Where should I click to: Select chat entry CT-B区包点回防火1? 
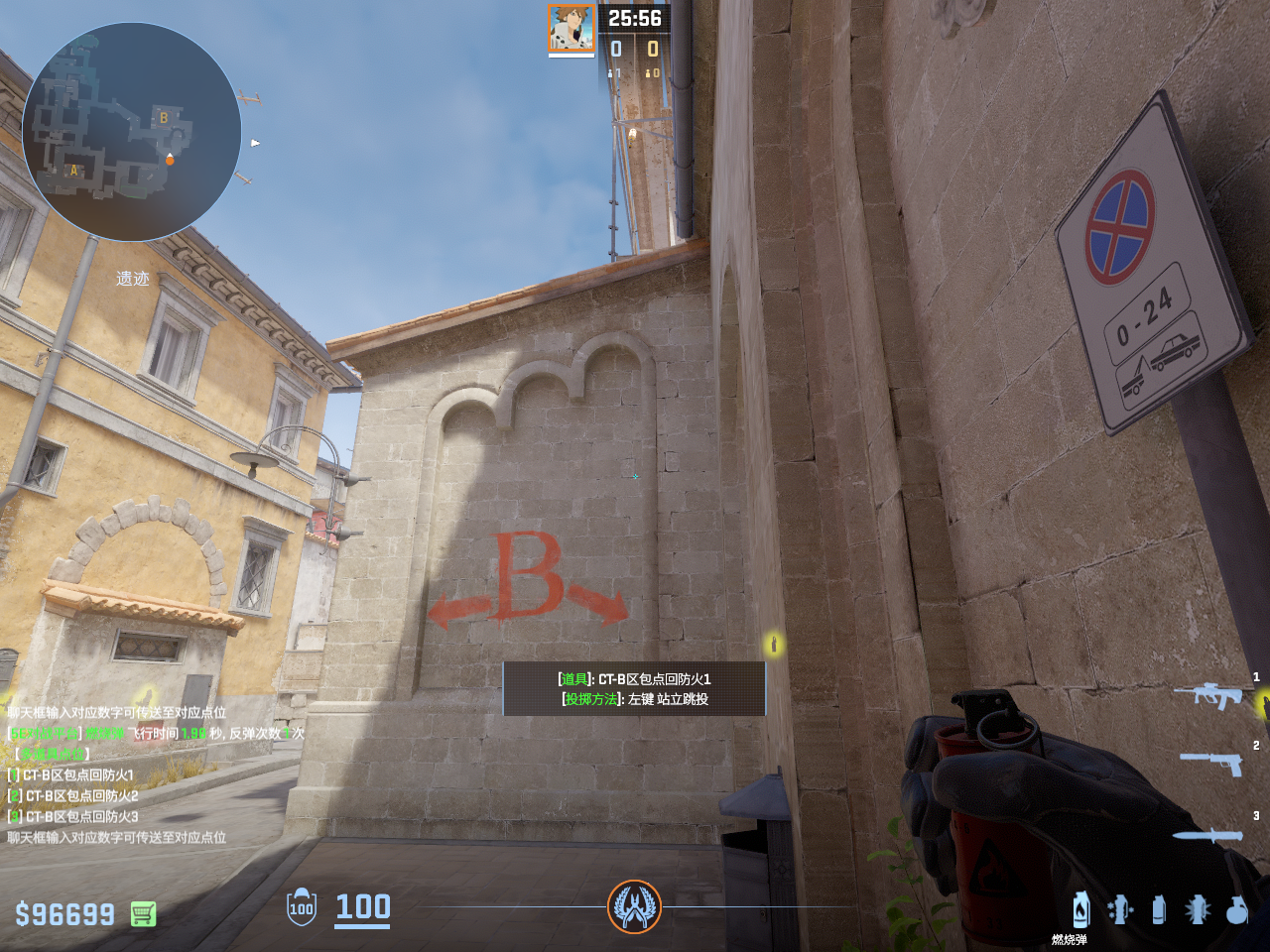click(x=77, y=774)
